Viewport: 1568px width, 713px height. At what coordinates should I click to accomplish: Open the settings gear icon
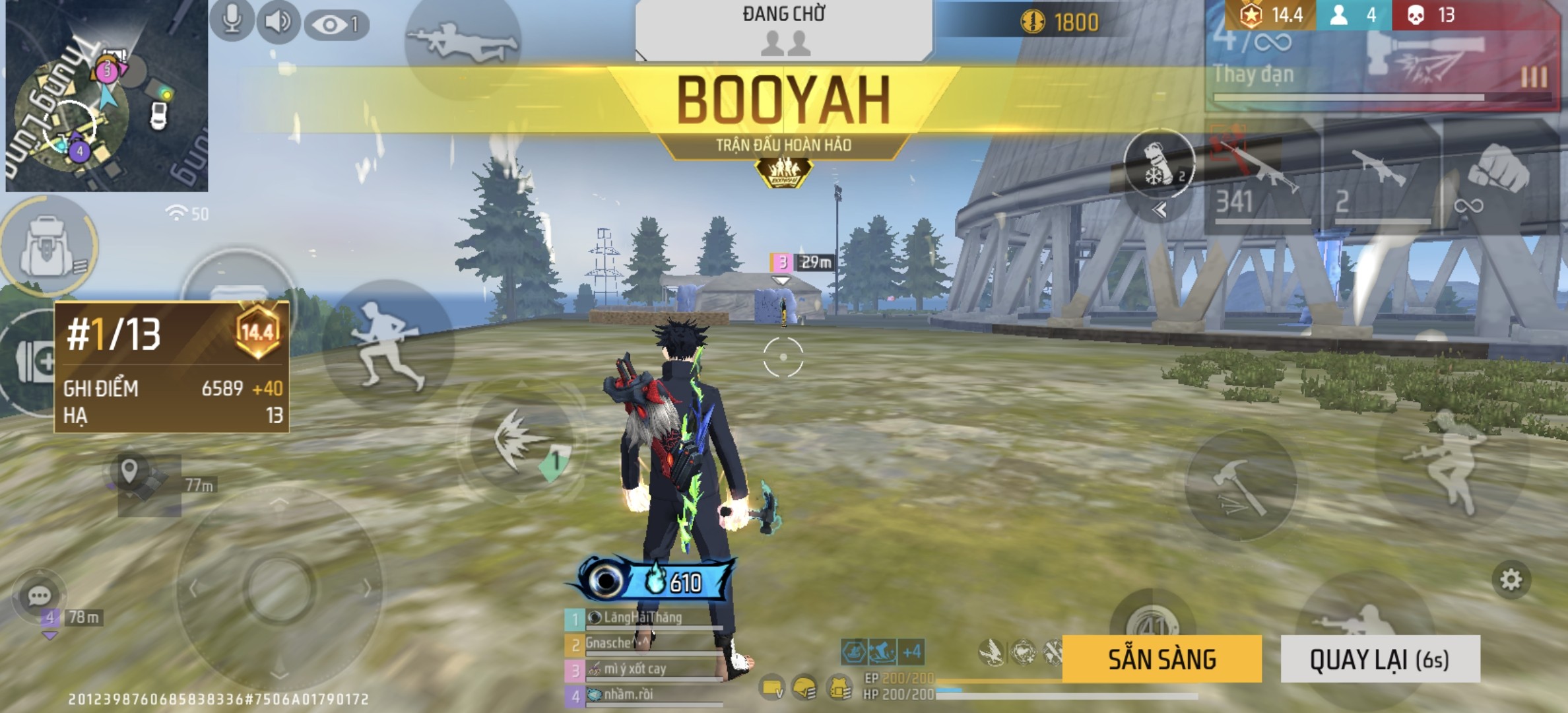coord(1511,580)
